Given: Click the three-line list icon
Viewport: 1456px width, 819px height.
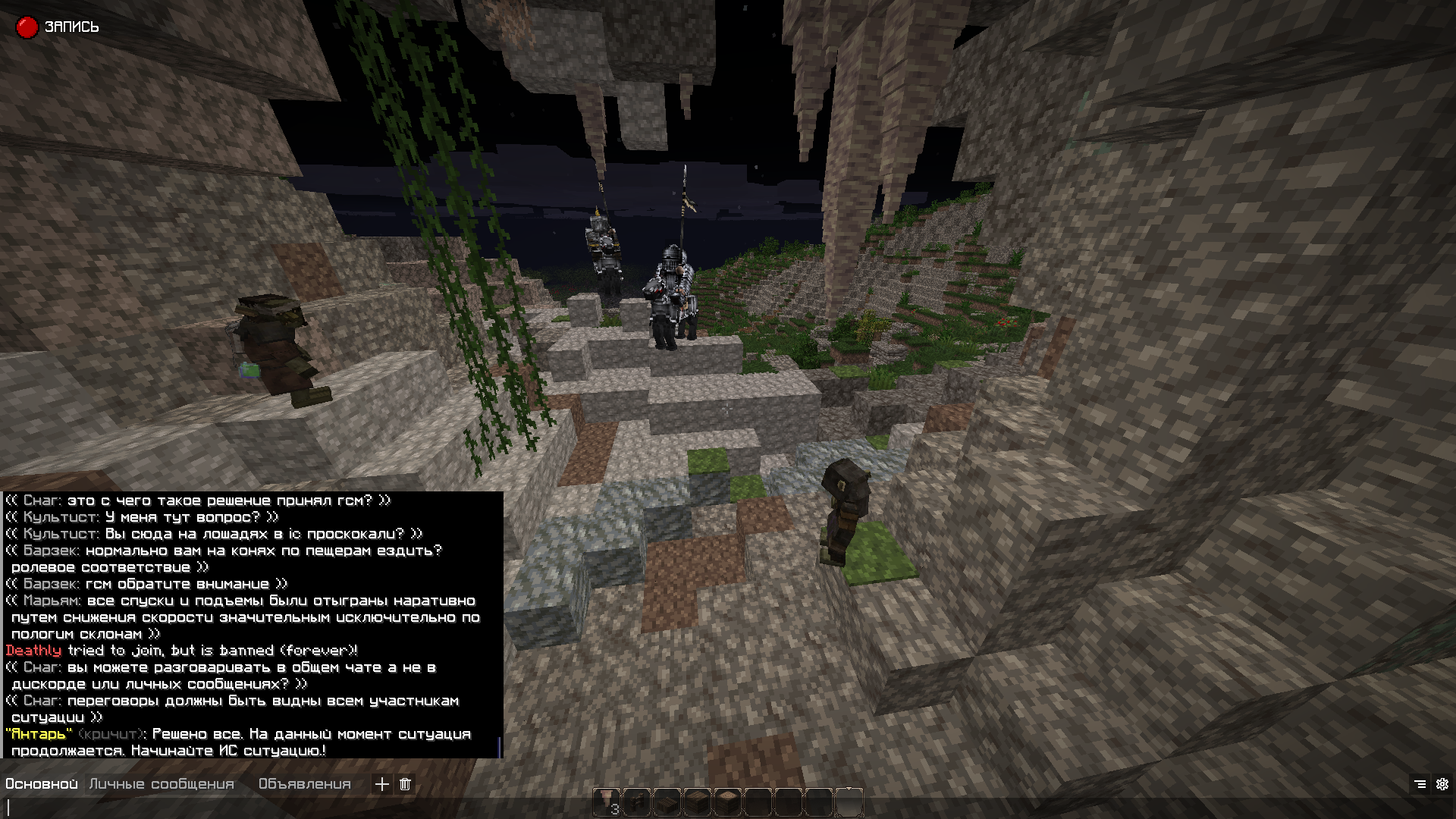Looking at the screenshot, I should 1420,784.
